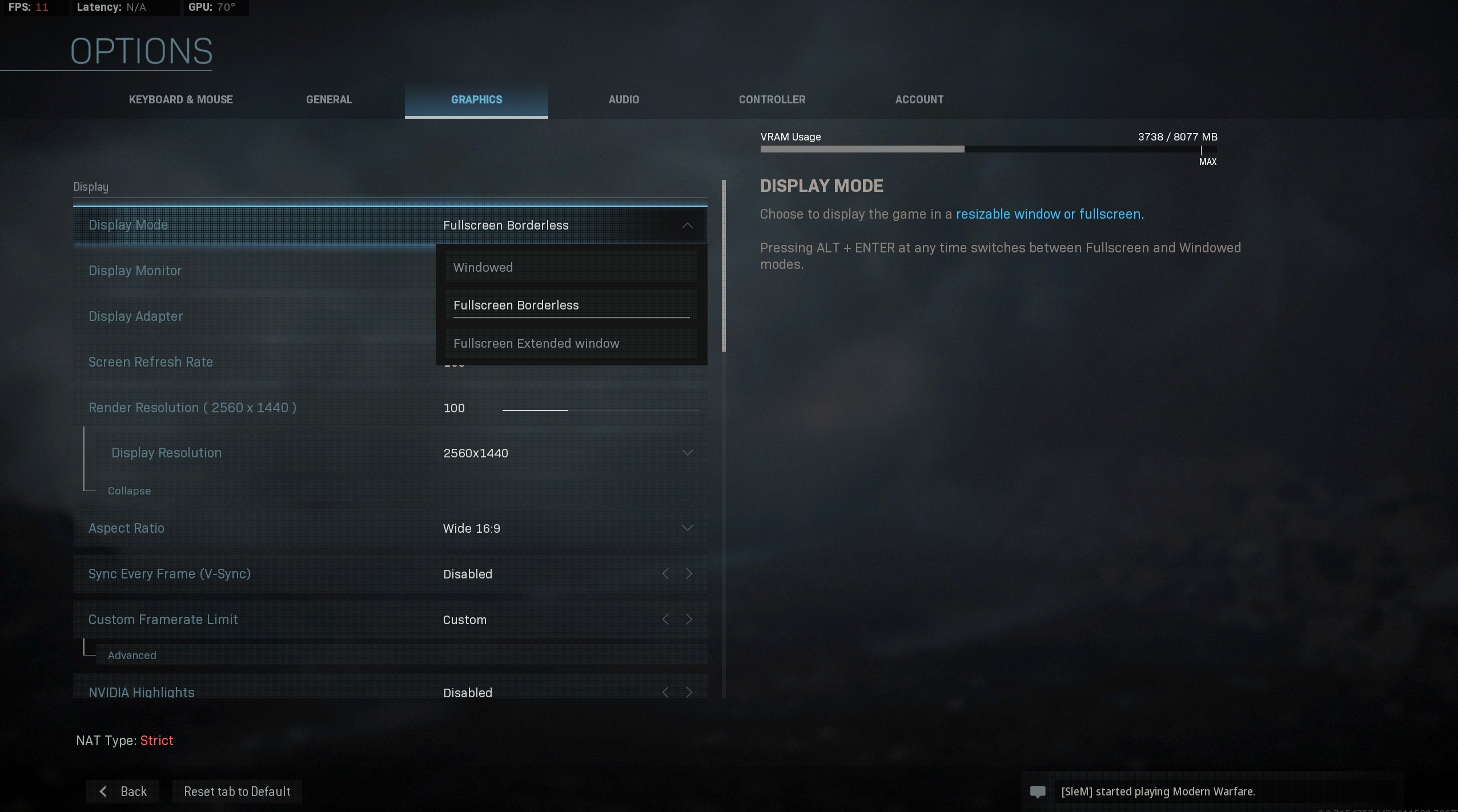Step NVIDIA Highlights to previous option
This screenshot has height=812, width=1458.
665,692
